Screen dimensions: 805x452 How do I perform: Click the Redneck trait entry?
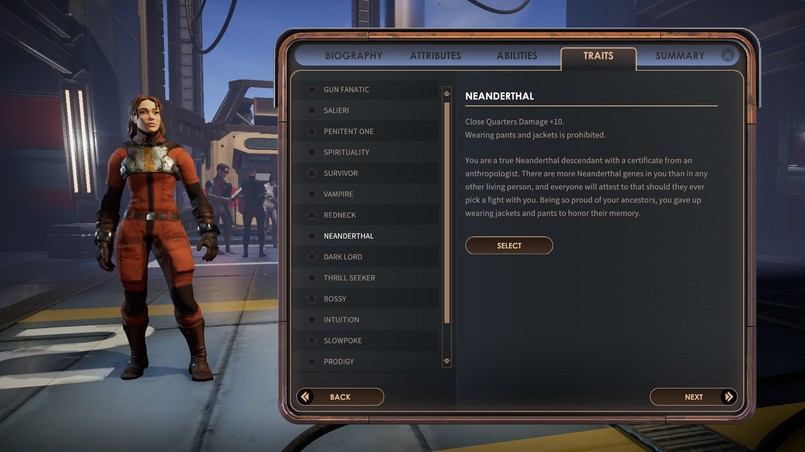coord(339,215)
